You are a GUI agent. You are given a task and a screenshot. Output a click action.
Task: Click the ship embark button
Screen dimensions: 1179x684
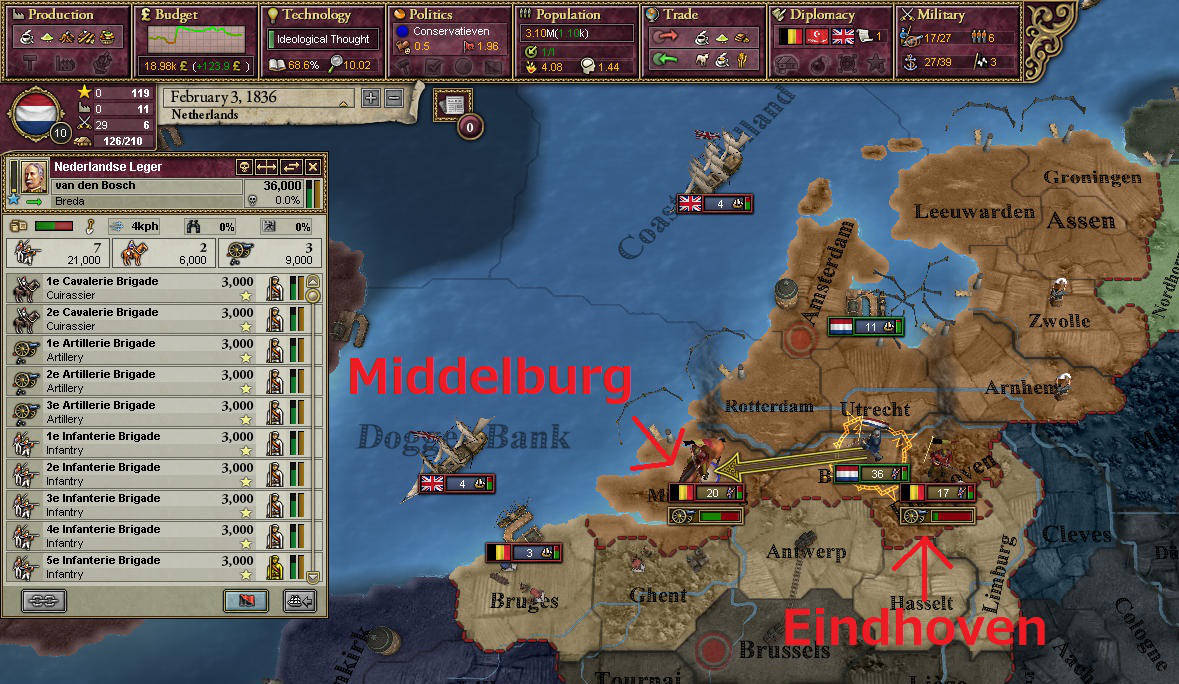pyautogui.click(x=300, y=600)
